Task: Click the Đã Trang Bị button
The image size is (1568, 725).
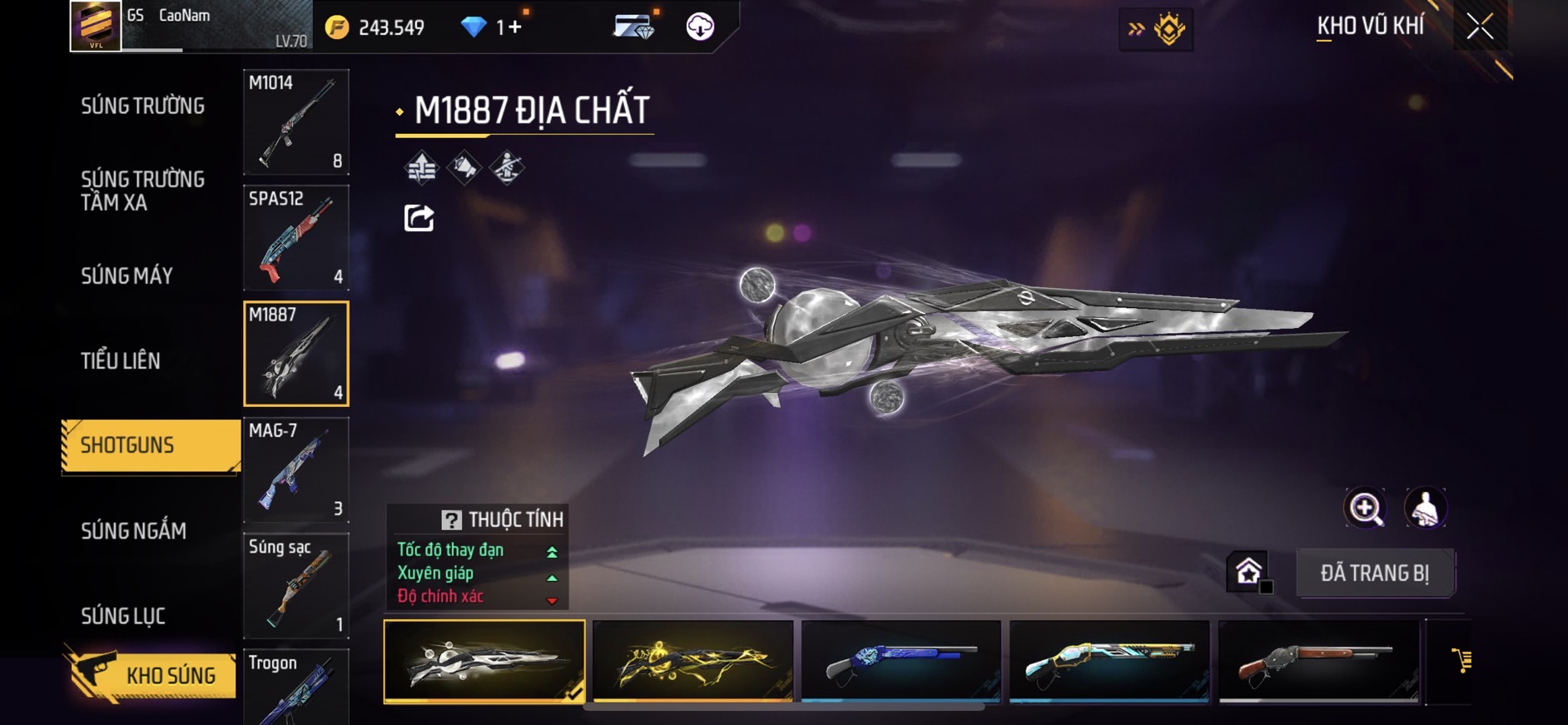Action: [1374, 573]
